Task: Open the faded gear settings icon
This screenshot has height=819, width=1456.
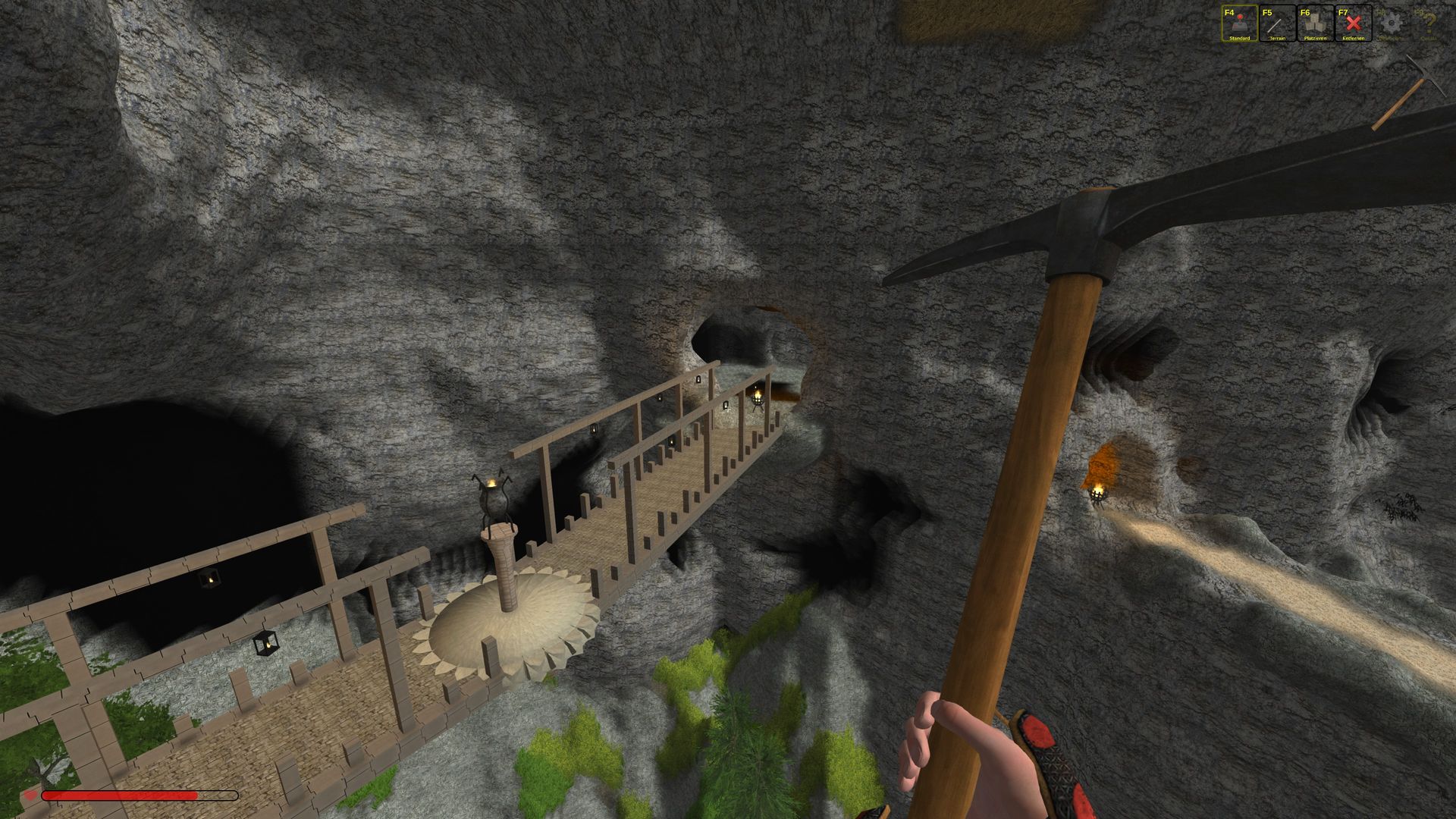Action: (x=1391, y=24)
